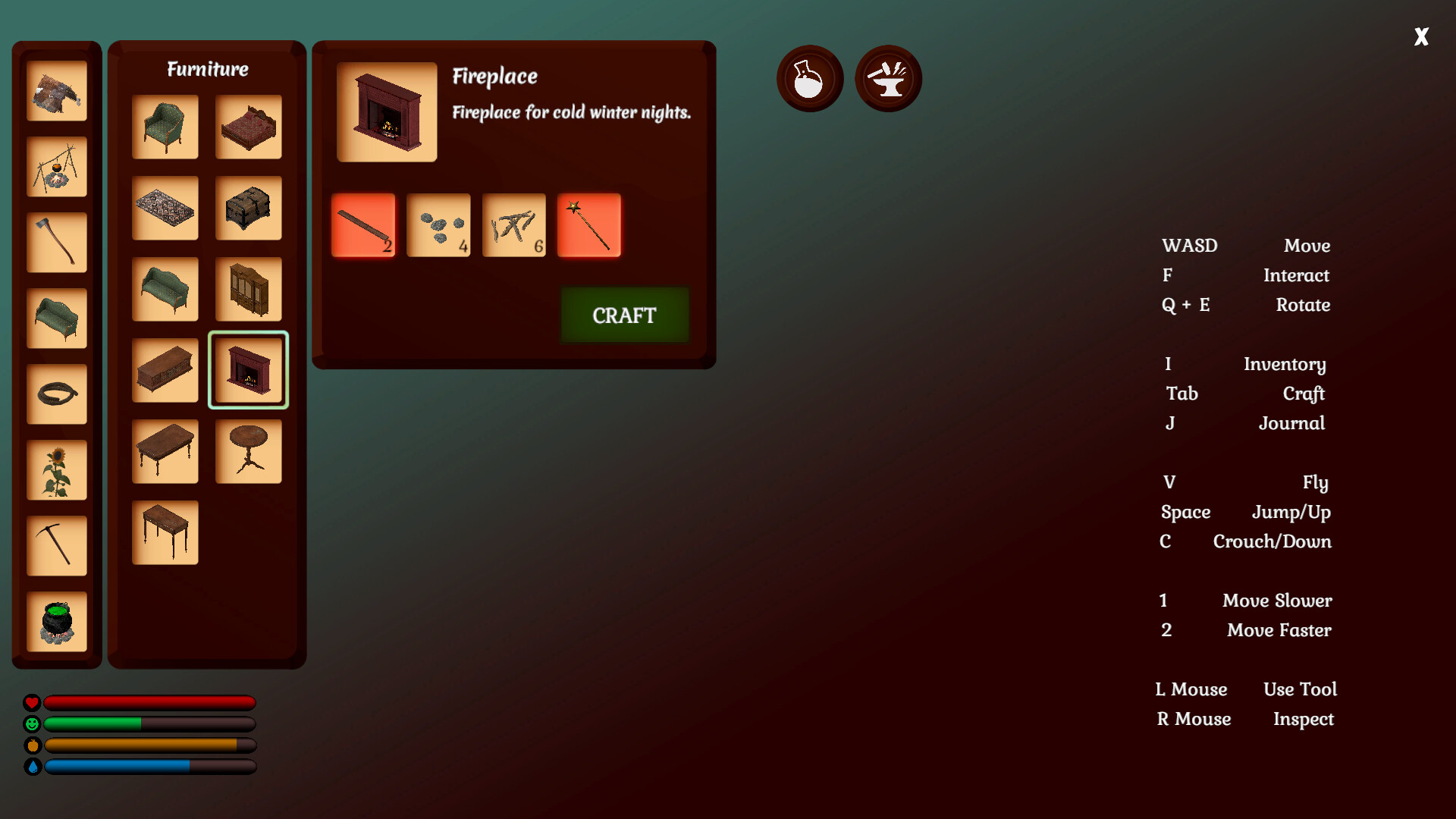
Task: Select the sofa furniture category
Action: (x=56, y=318)
